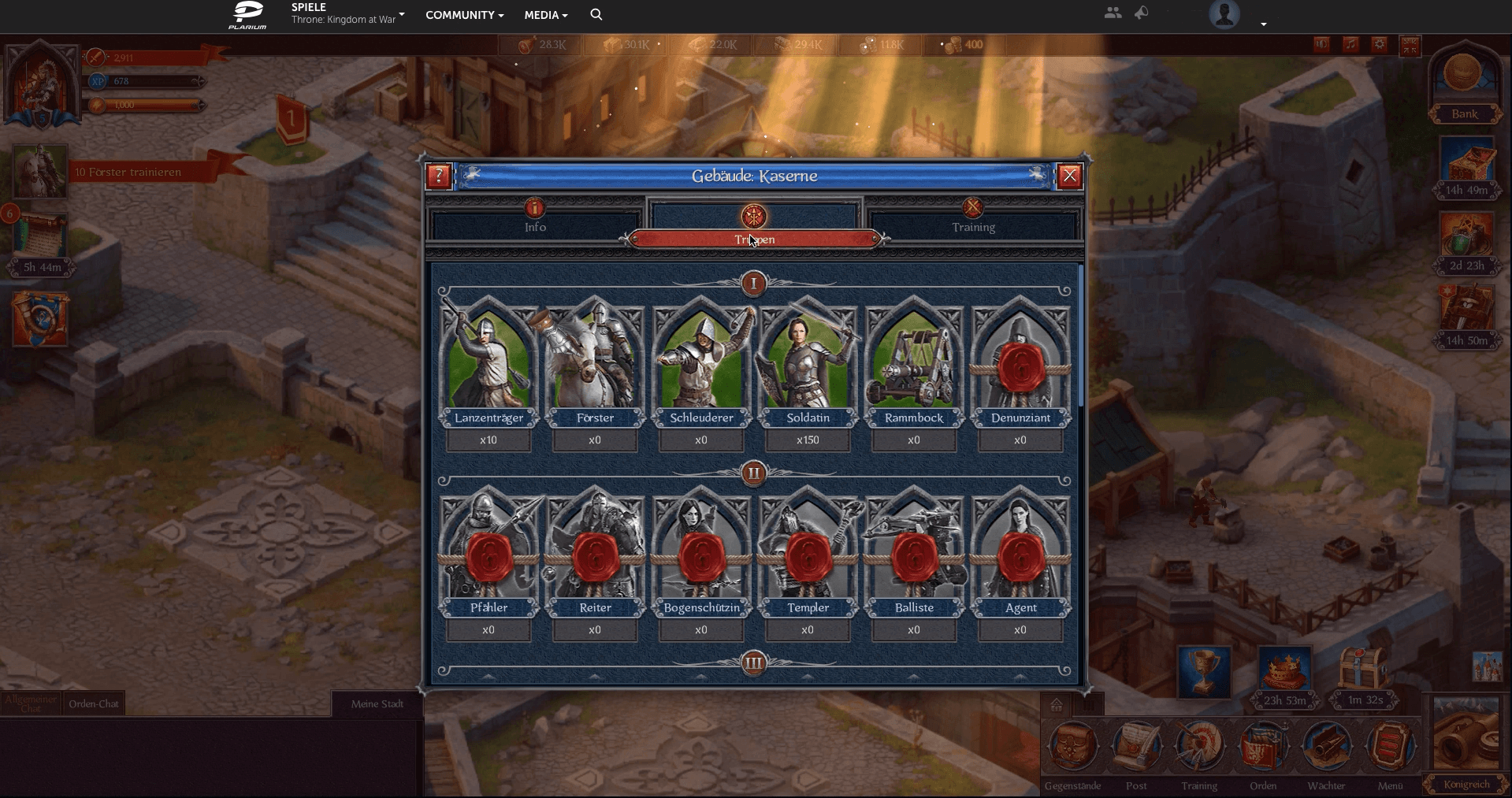Screen dimensions: 1512x798
Task: Click the locked Templer troop card
Action: 808,553
